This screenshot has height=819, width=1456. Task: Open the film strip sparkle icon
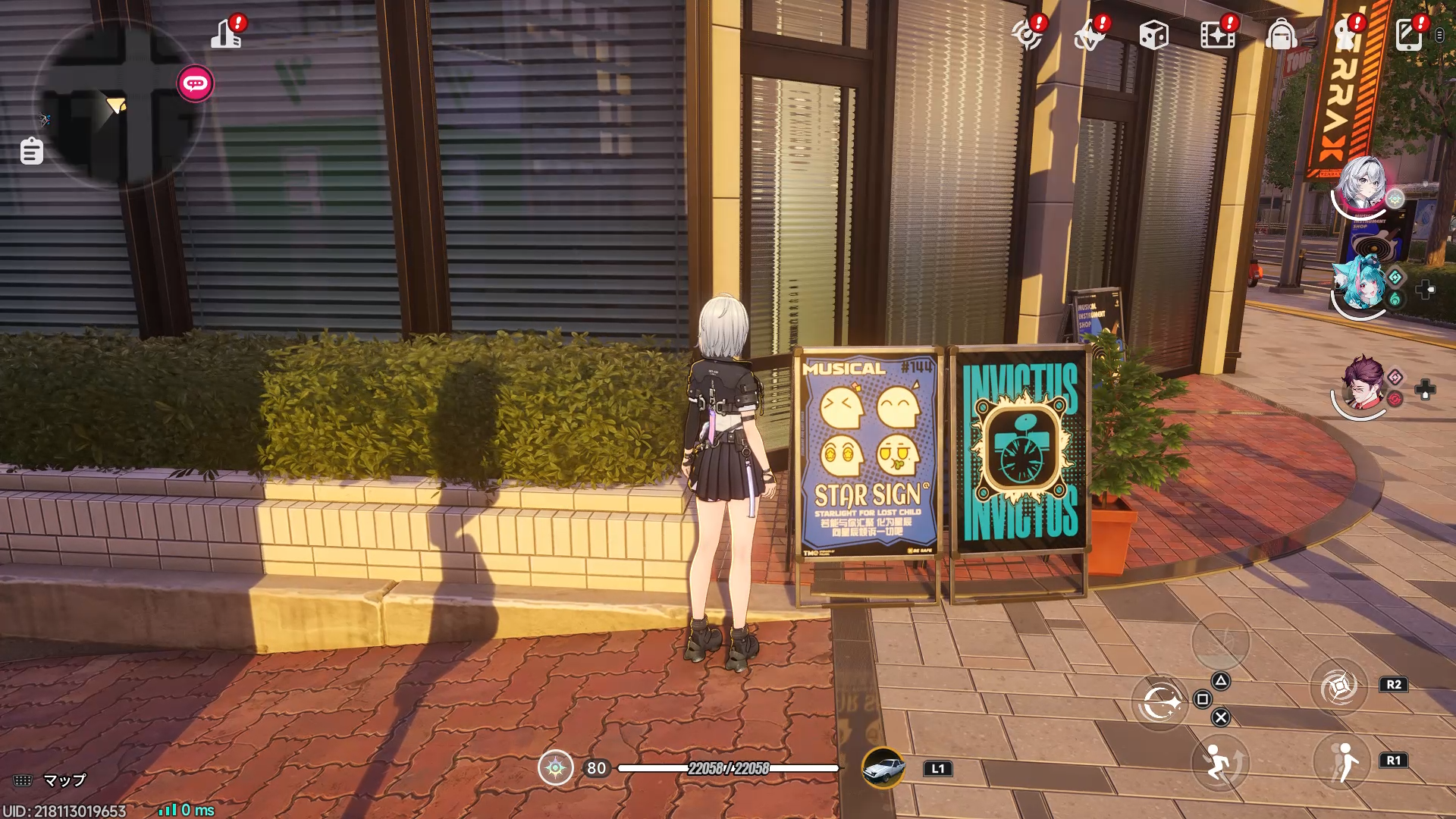1217,35
